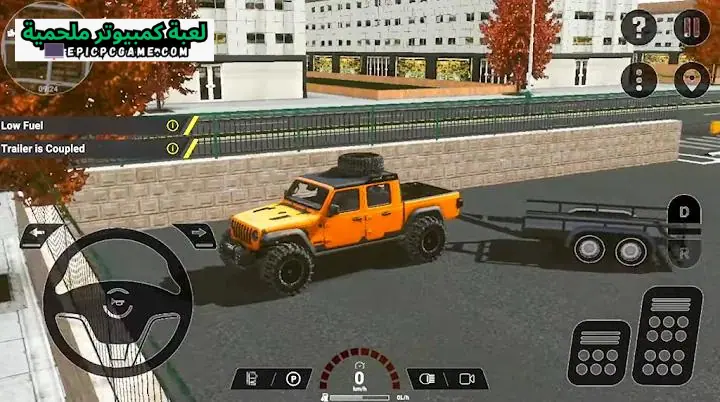Toggle the parking brake P icon
This screenshot has height=402, width=720.
pyautogui.click(x=293, y=379)
